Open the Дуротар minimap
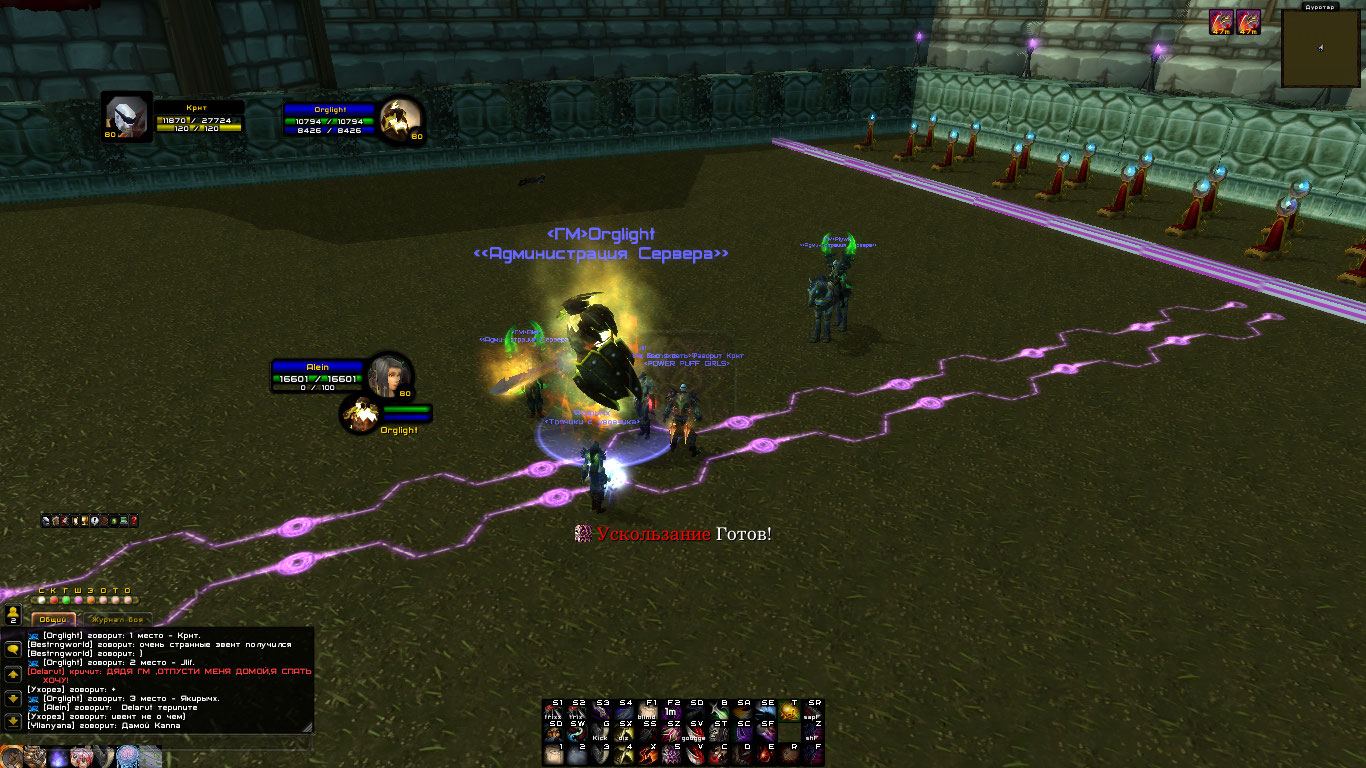This screenshot has height=768, width=1366. click(x=1321, y=49)
